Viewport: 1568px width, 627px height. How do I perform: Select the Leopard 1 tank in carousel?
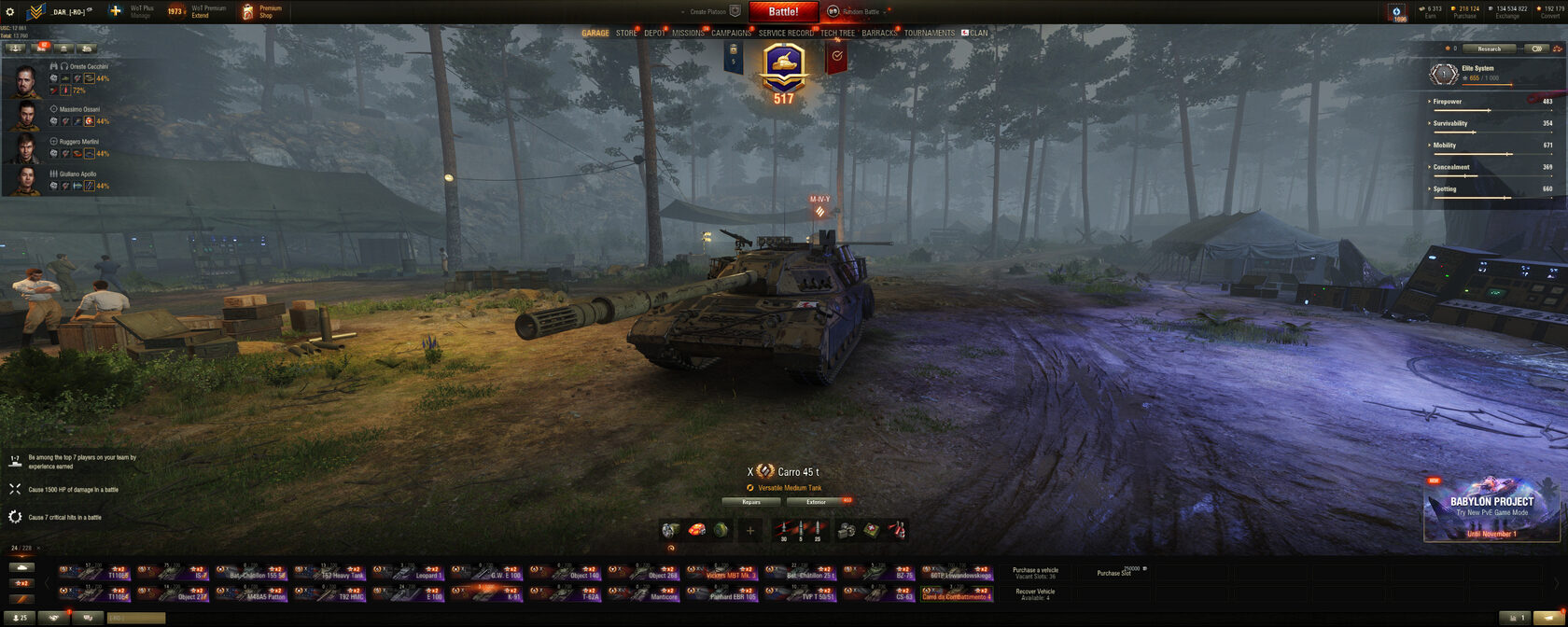click(409, 571)
